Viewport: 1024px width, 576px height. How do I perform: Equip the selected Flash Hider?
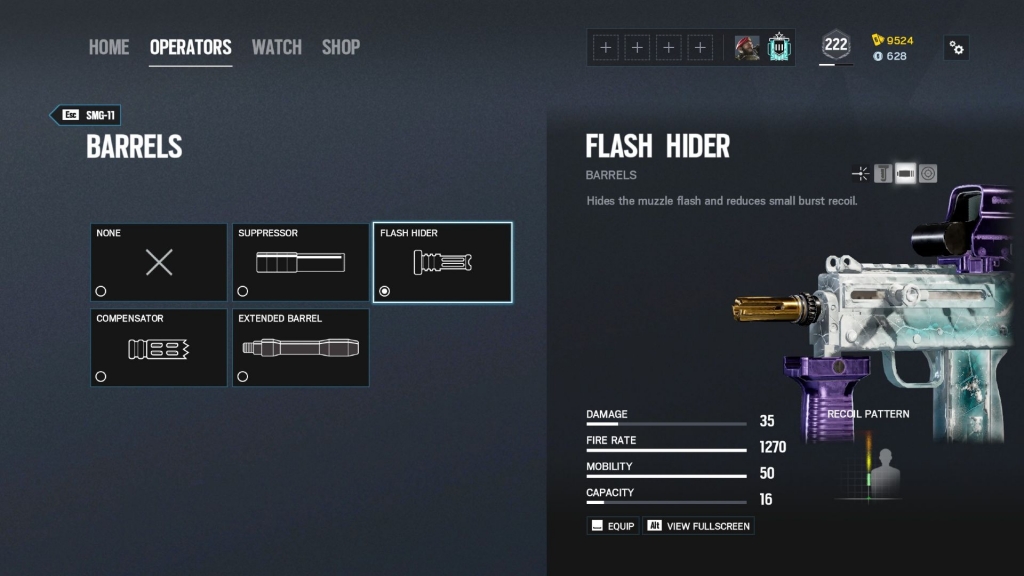pyautogui.click(x=612, y=526)
